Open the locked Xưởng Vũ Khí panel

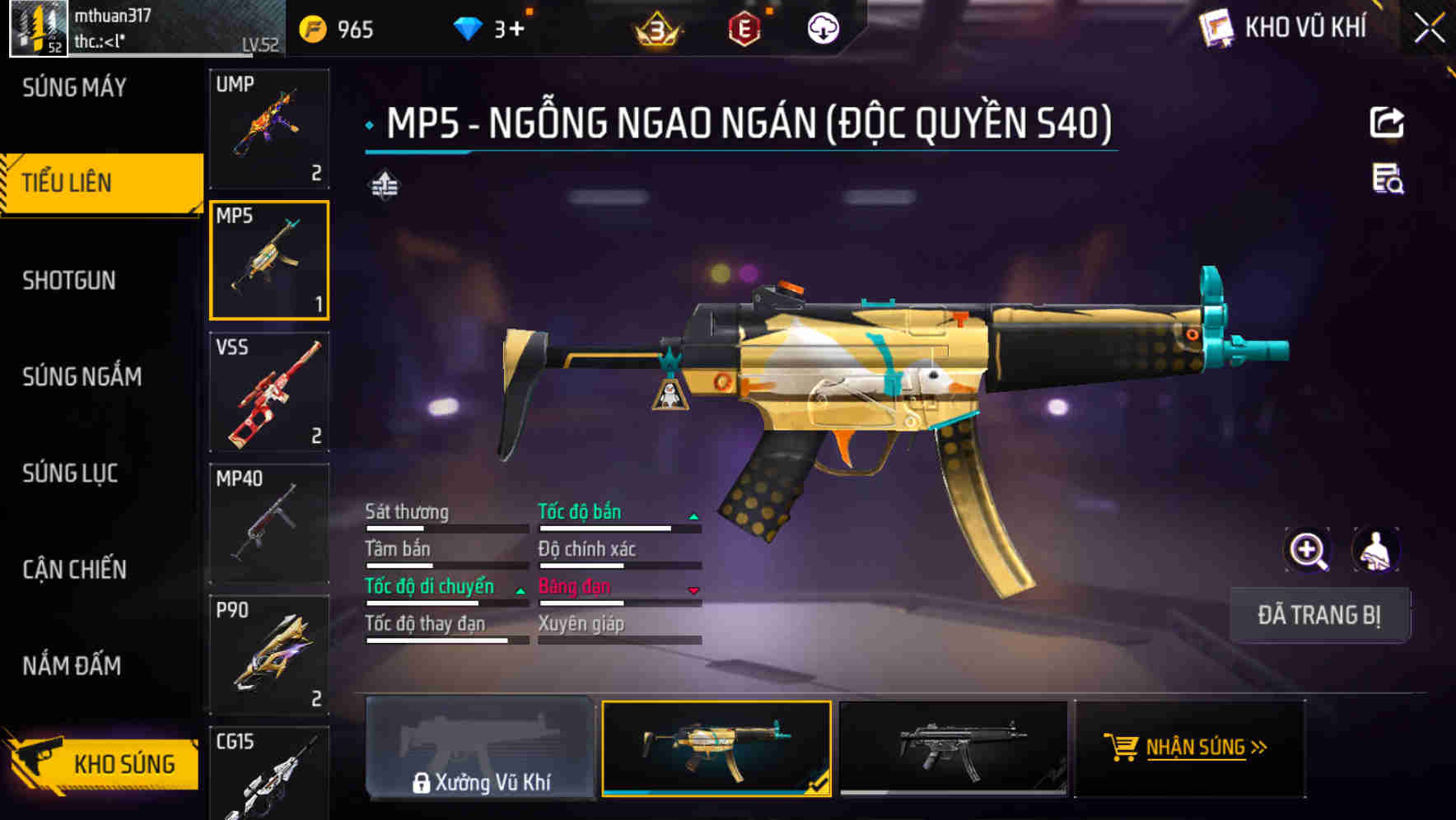click(481, 749)
